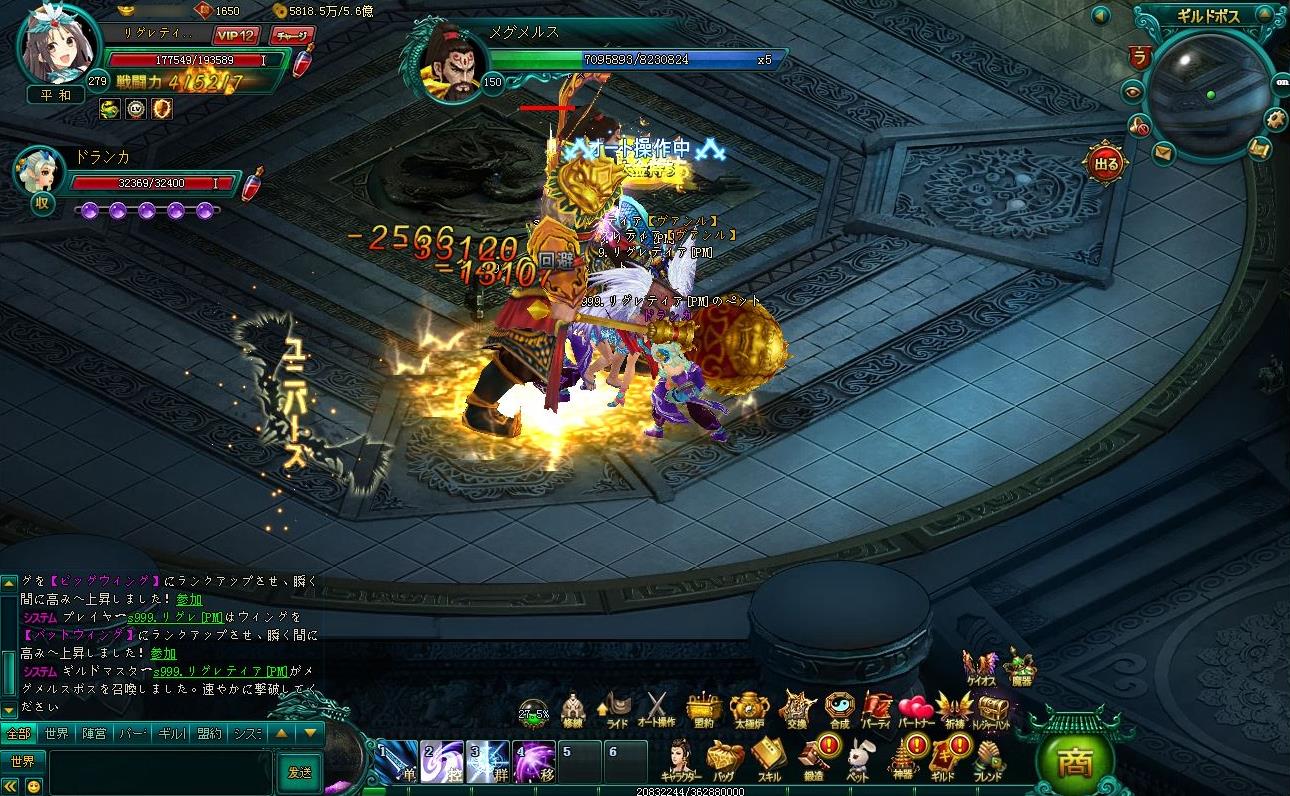Activate skill slot 1 sword attack
1290x796 pixels.
pyautogui.click(x=396, y=762)
